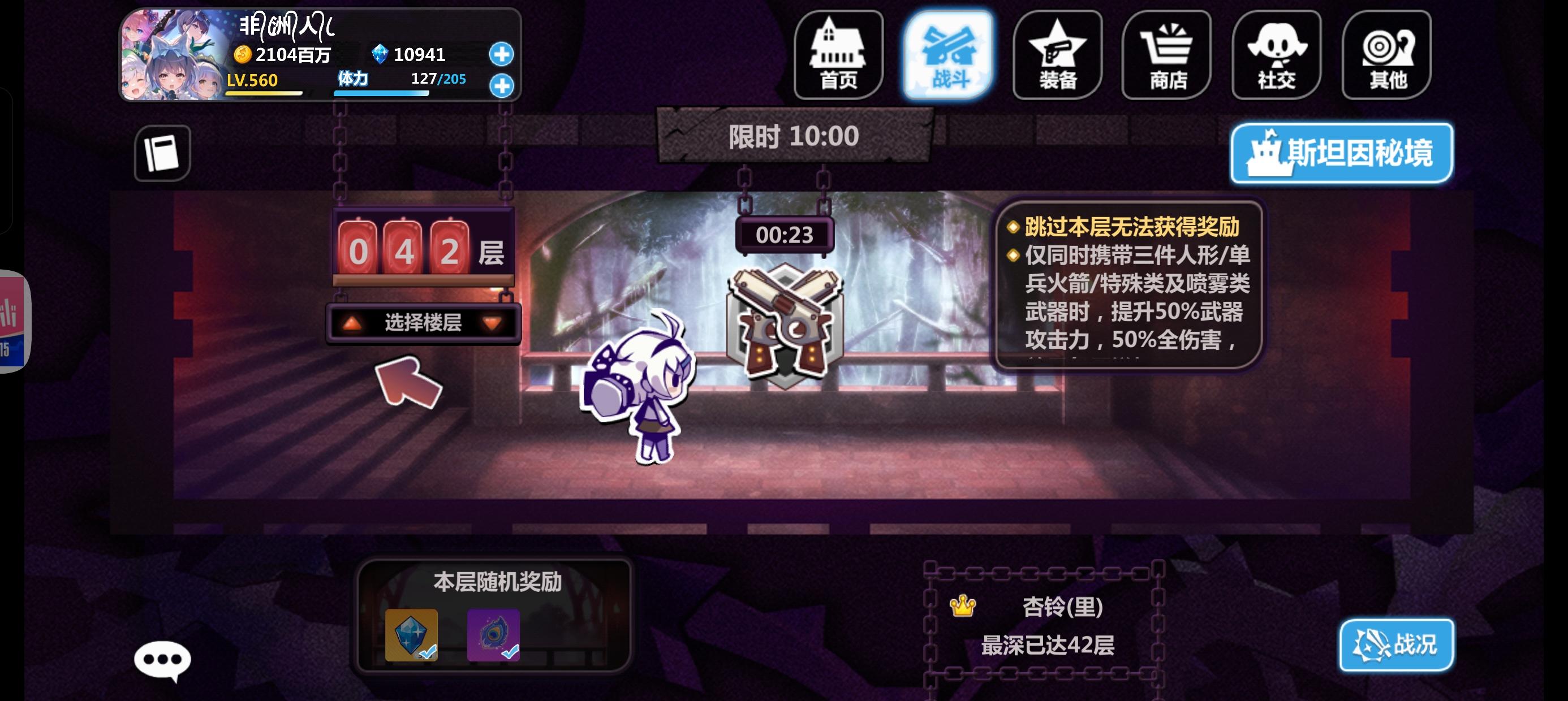Open the 社交 social icon
Screen dimensions: 1568x701
coord(1277,54)
